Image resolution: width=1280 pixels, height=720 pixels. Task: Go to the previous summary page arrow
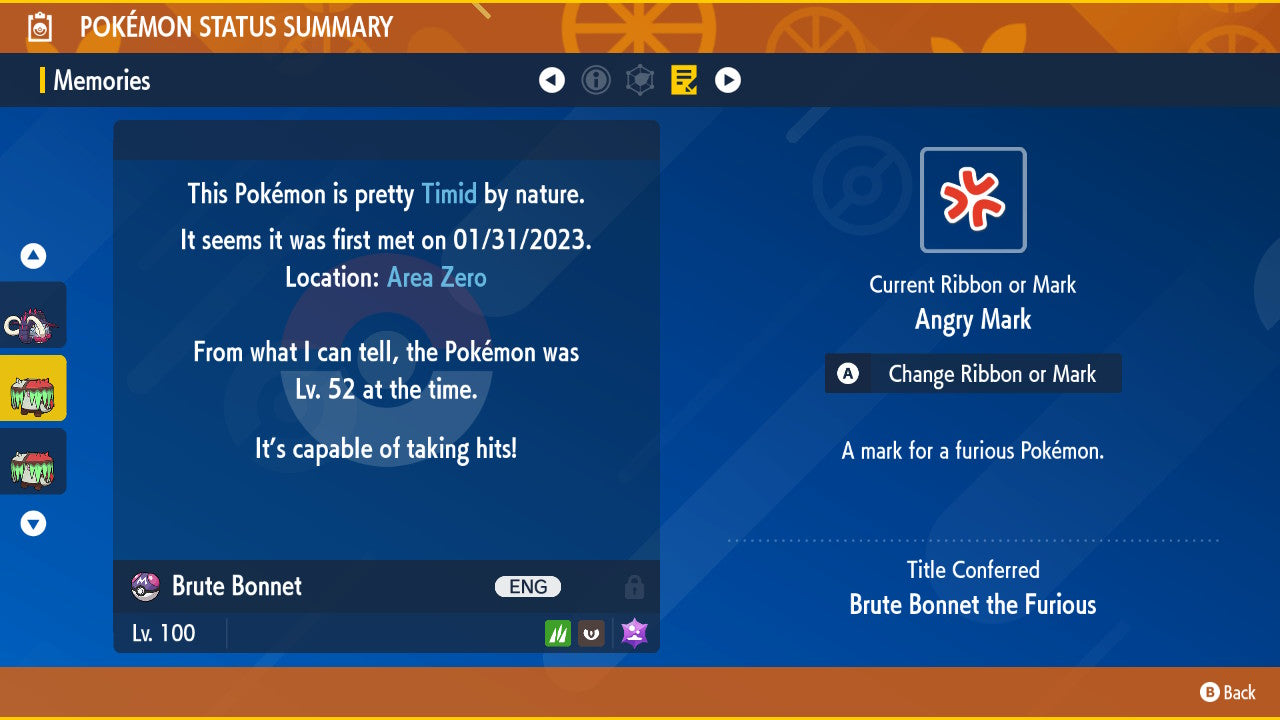click(x=552, y=80)
